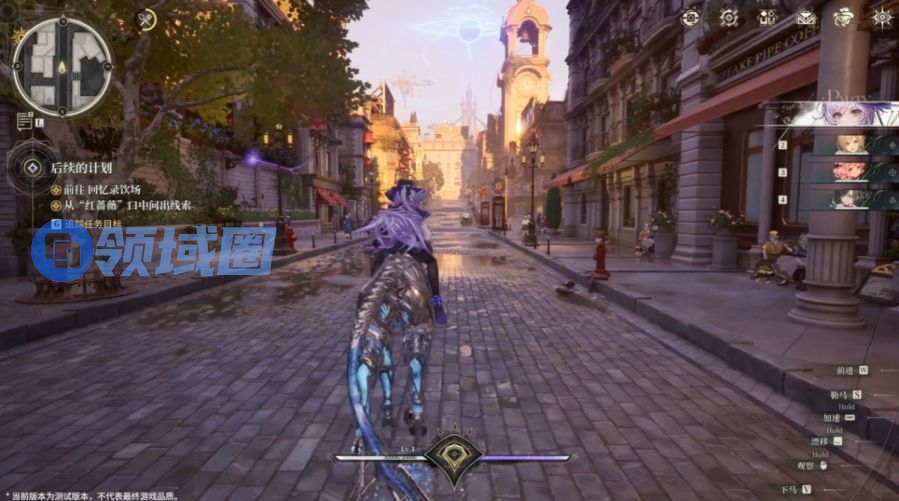Screen dimensions: 899x501
Task: Switch to blonde party member in slot 2
Action: click(850, 144)
